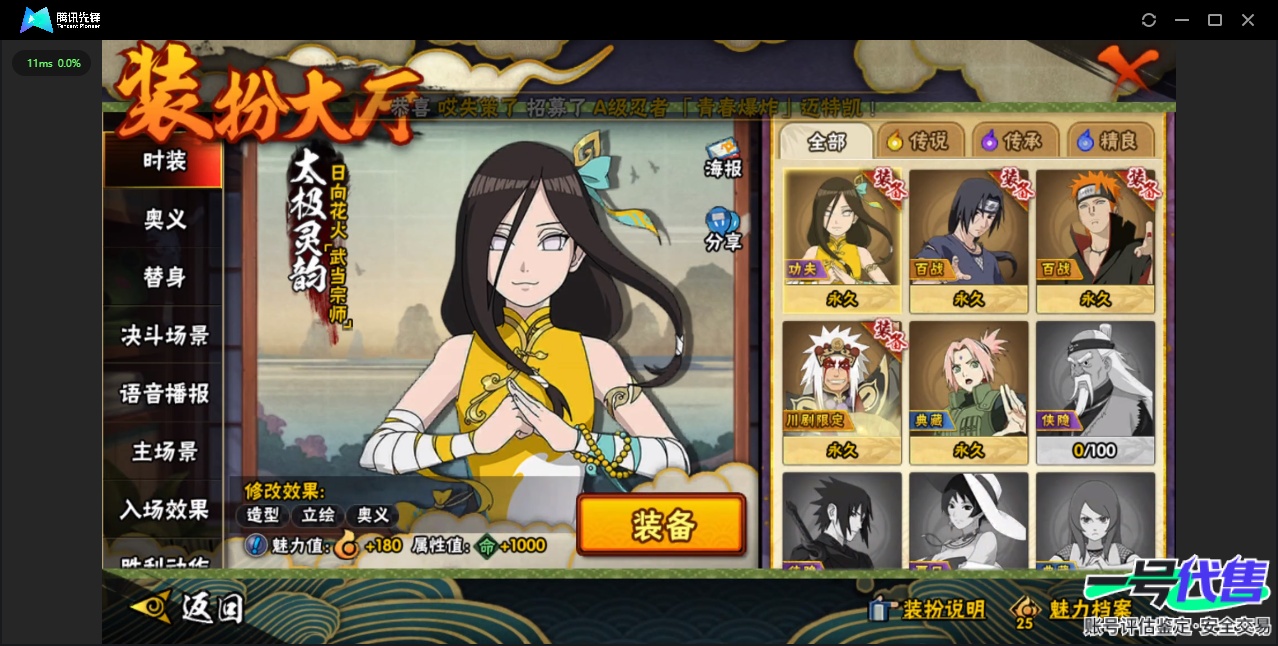Go back with the 返回 button
The height and width of the screenshot is (646, 1278).
tap(188, 607)
